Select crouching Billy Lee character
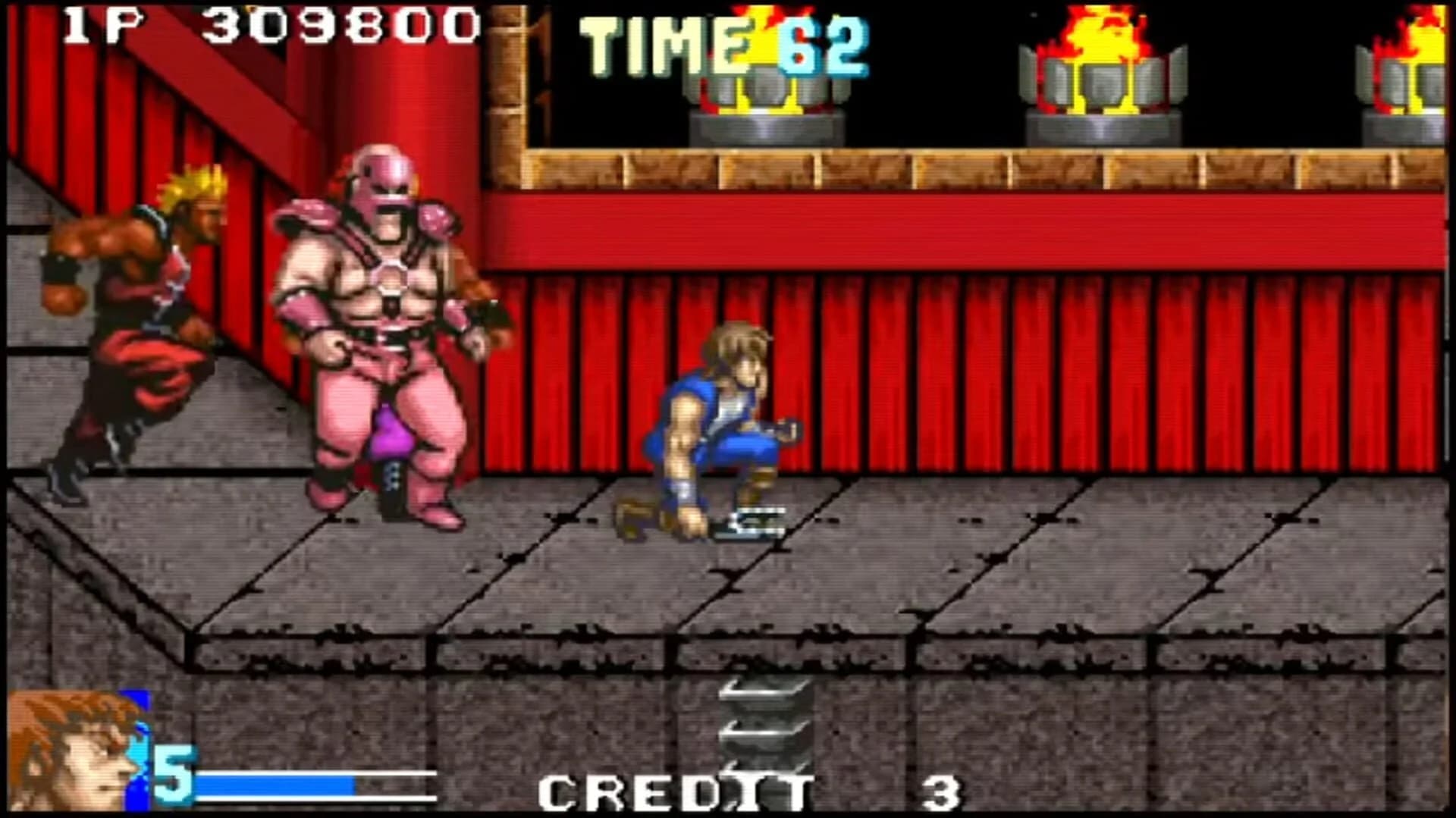1456x818 pixels. (713, 425)
